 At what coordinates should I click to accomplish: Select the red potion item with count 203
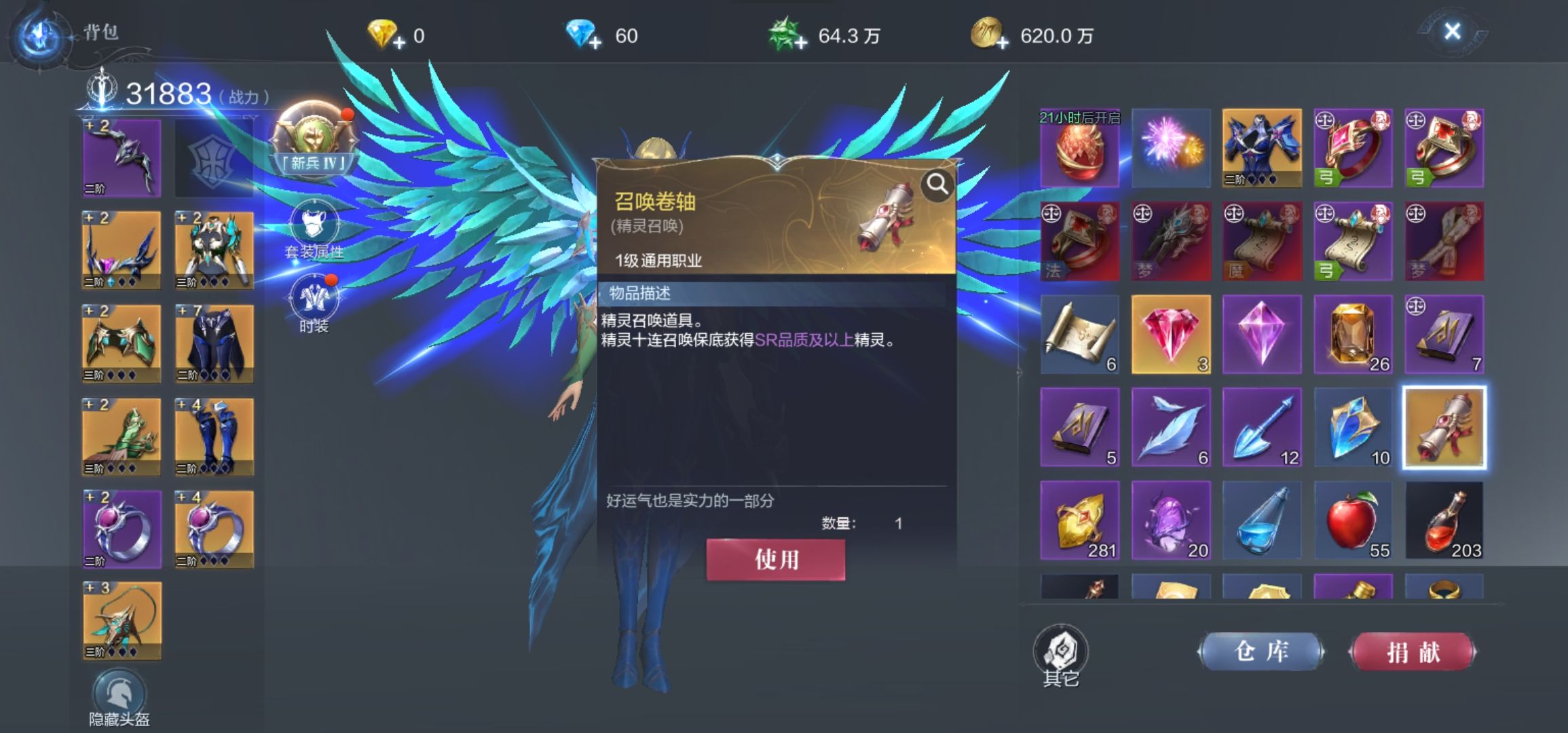[1446, 519]
